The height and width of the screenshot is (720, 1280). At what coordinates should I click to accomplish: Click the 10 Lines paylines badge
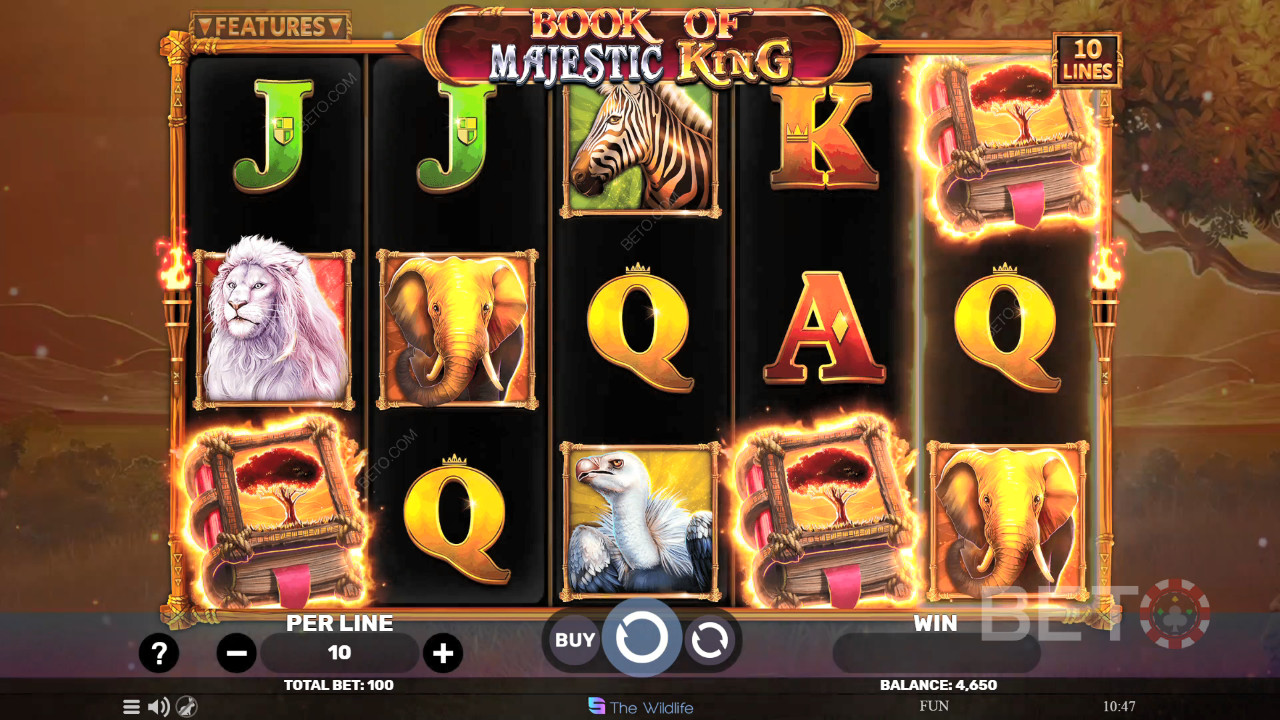coord(1086,61)
